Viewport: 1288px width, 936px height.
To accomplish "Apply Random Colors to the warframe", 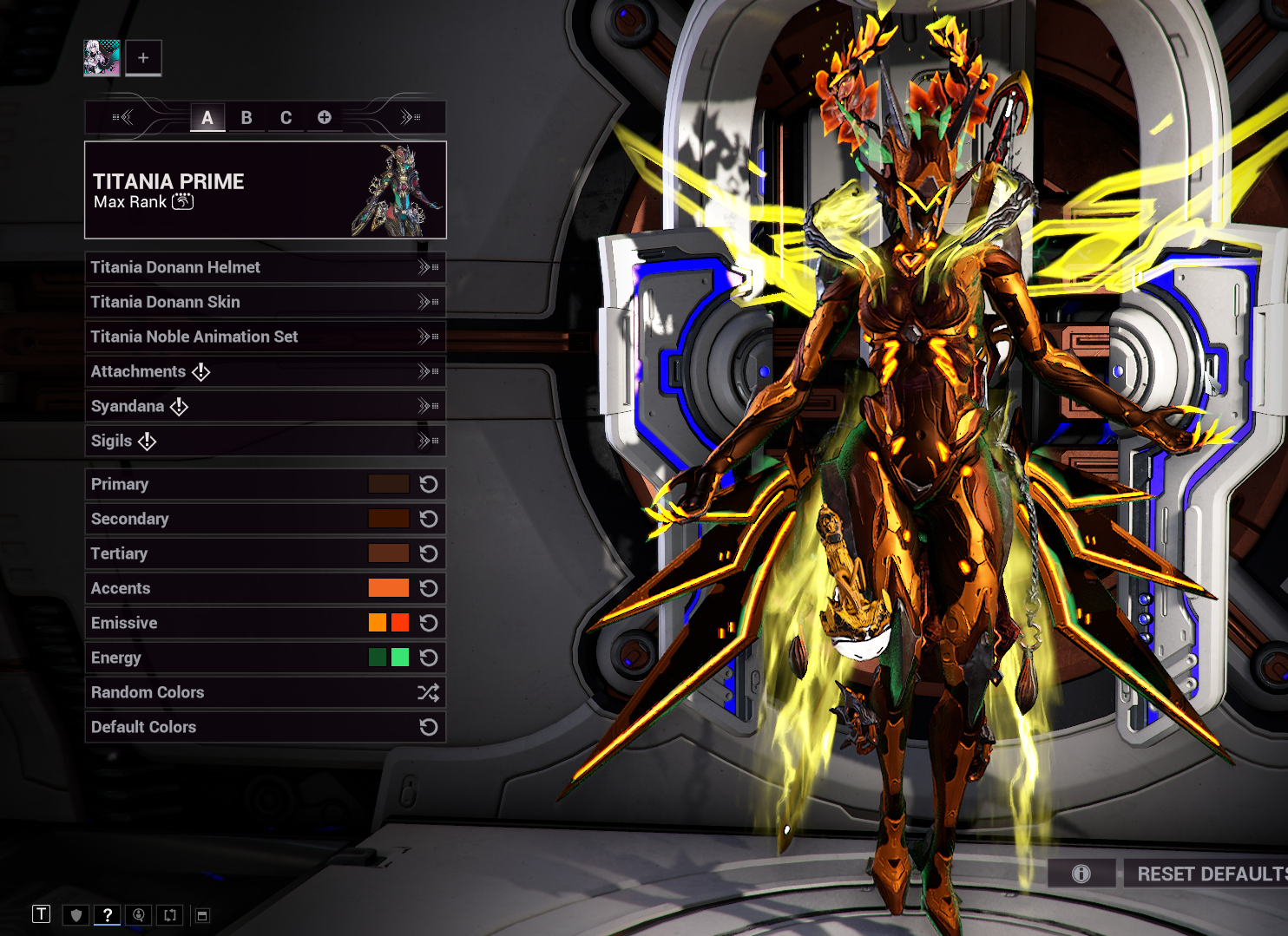I will coord(265,692).
